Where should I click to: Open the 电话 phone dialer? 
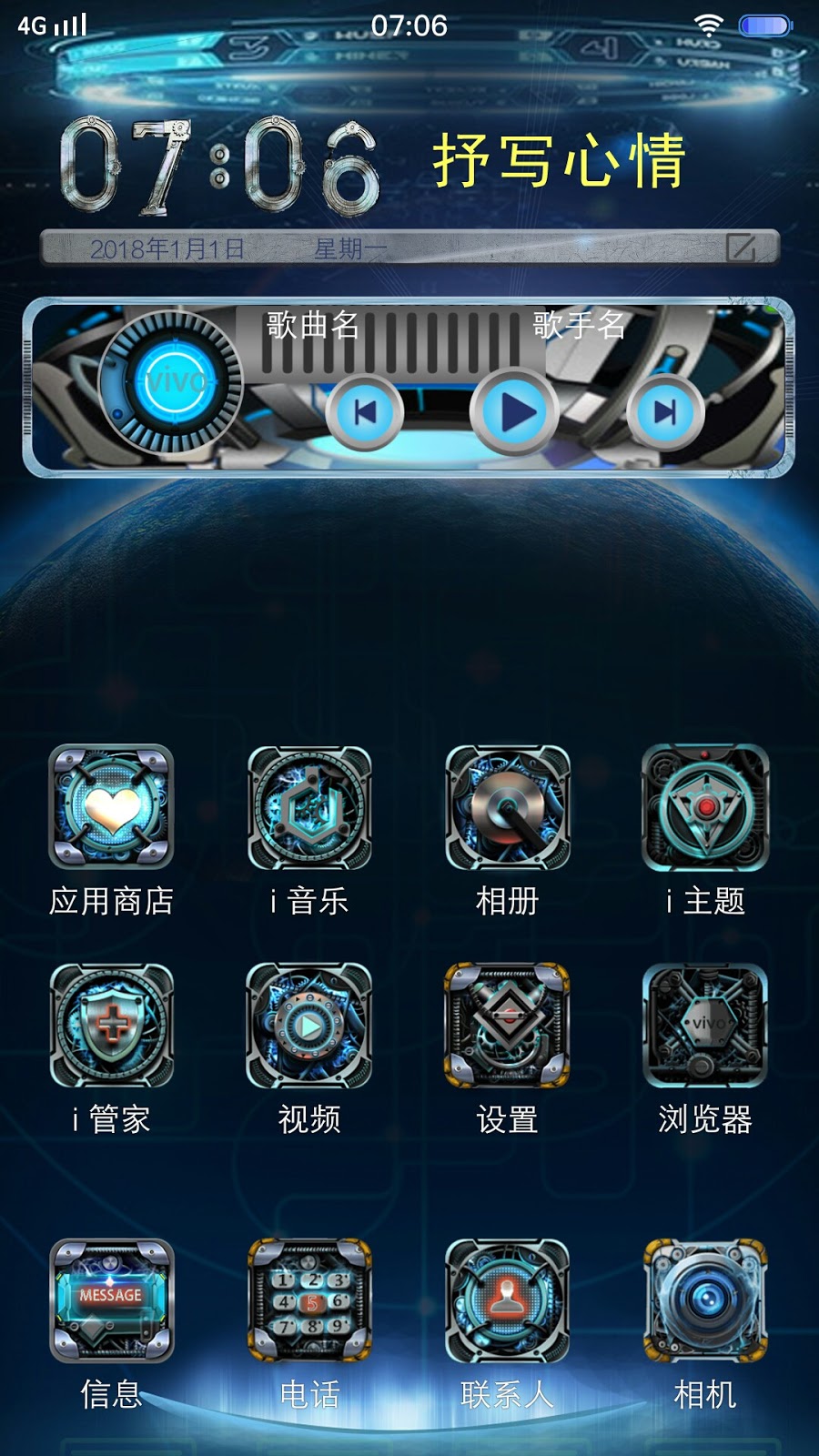[x=309, y=1300]
